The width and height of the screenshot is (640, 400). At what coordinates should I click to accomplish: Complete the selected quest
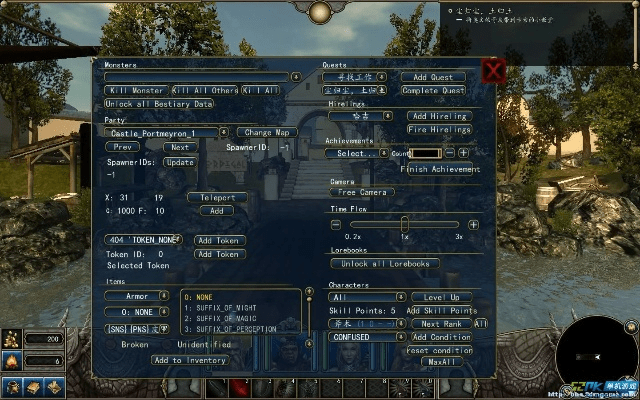click(x=433, y=90)
